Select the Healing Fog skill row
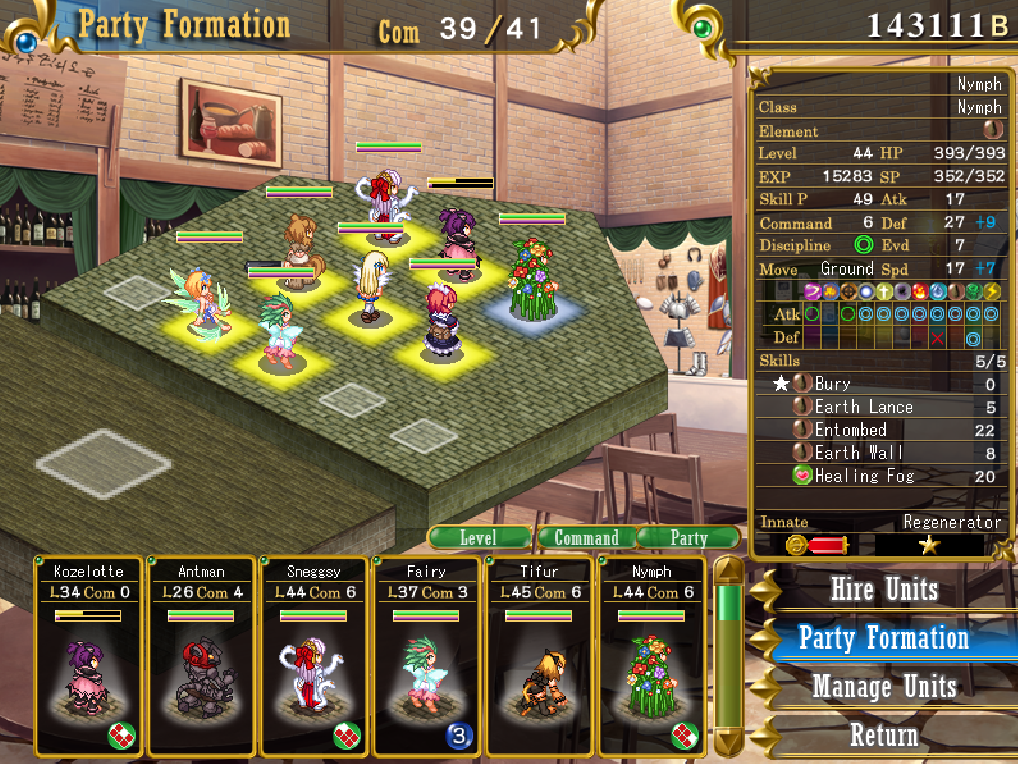The height and width of the screenshot is (764, 1018). click(x=880, y=476)
